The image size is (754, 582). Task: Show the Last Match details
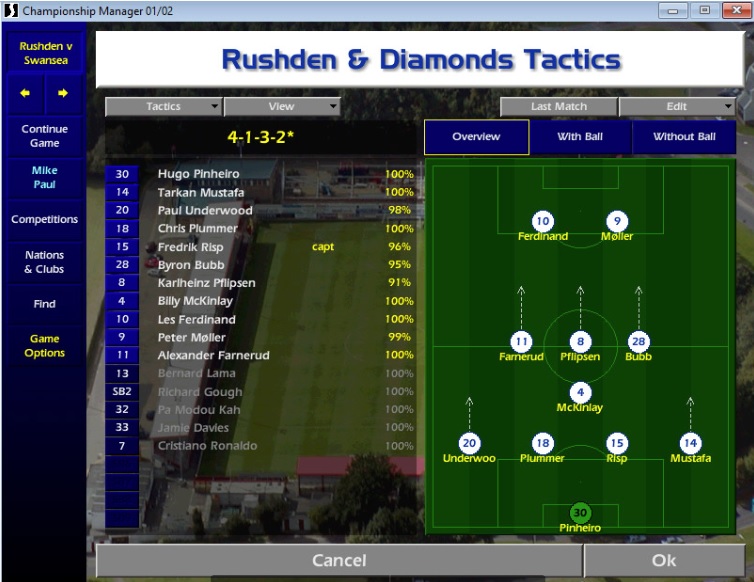559,107
